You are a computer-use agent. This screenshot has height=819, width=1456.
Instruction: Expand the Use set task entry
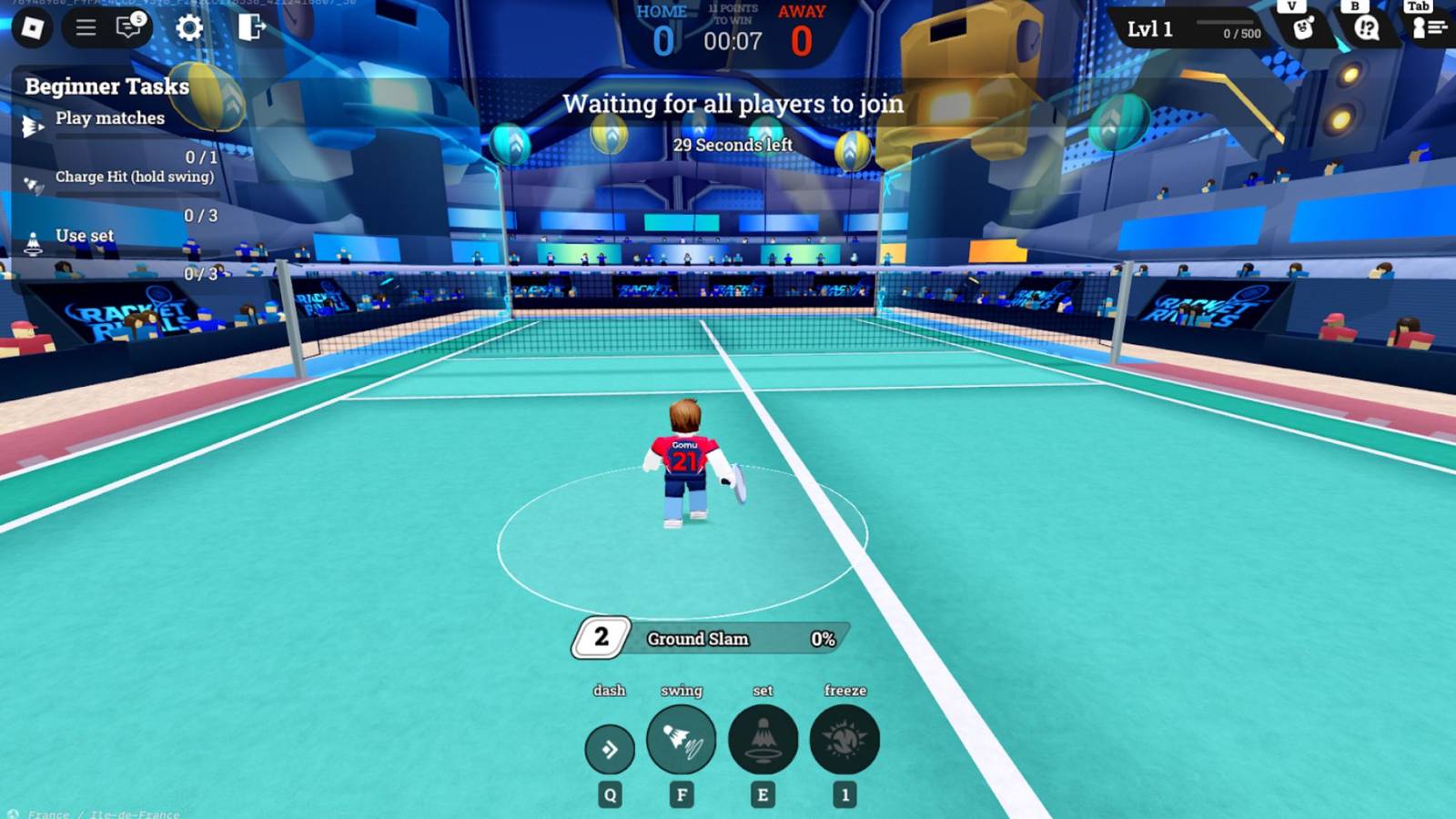[x=84, y=235]
